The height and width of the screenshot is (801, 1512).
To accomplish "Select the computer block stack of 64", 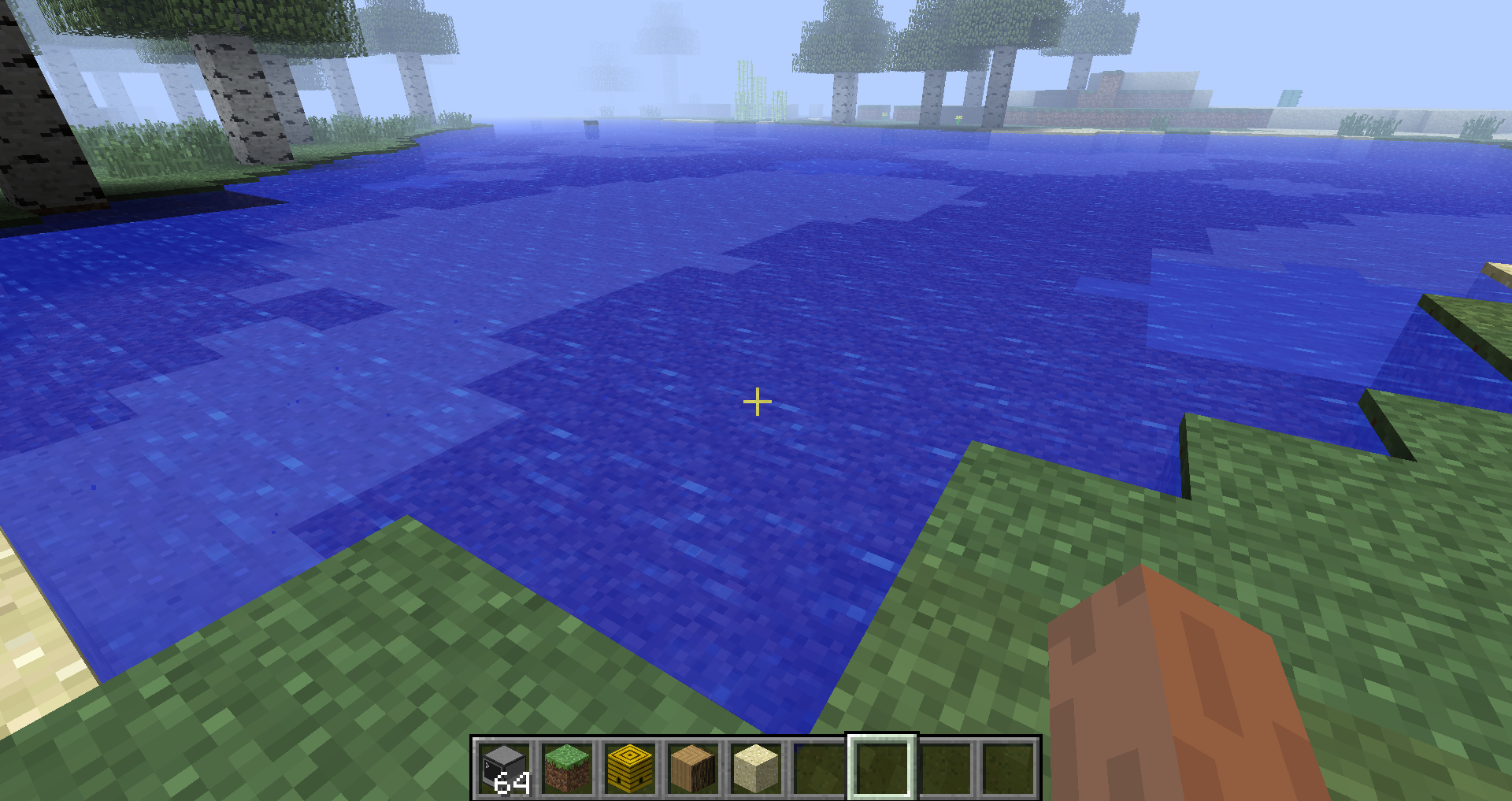I will (504, 768).
